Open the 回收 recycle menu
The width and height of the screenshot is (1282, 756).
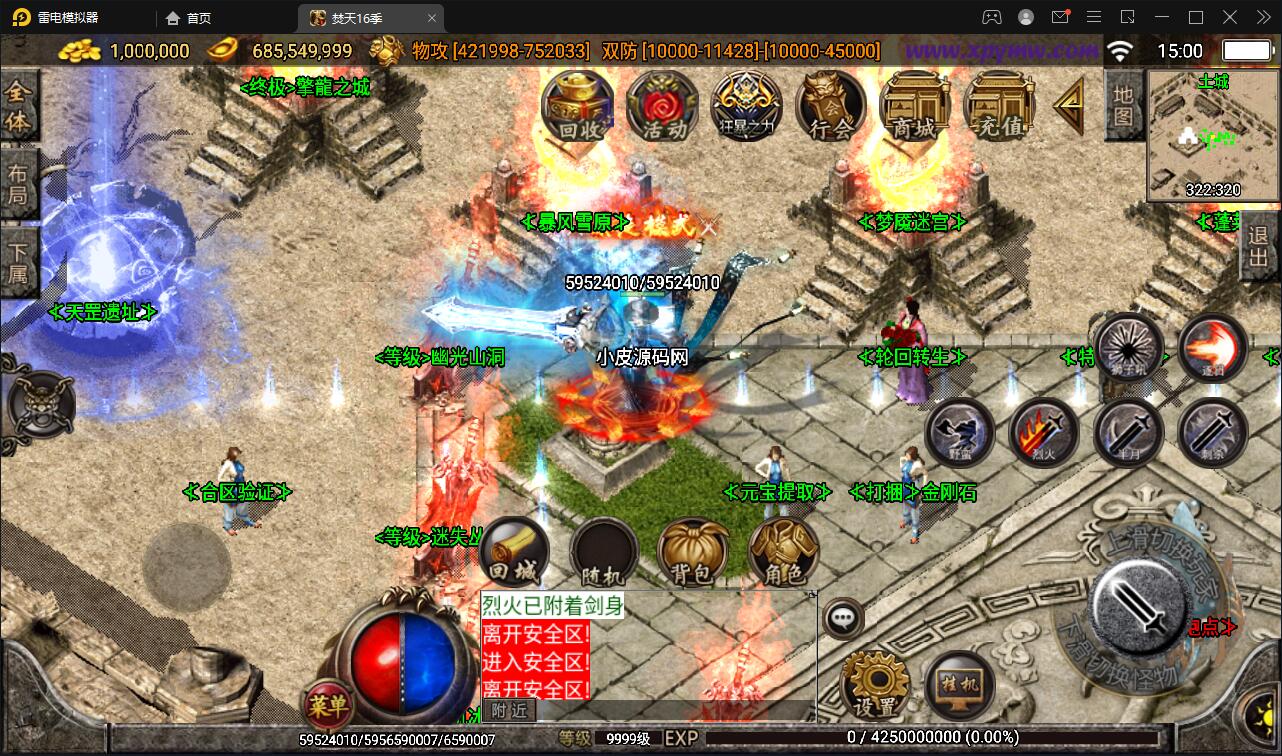[x=576, y=106]
